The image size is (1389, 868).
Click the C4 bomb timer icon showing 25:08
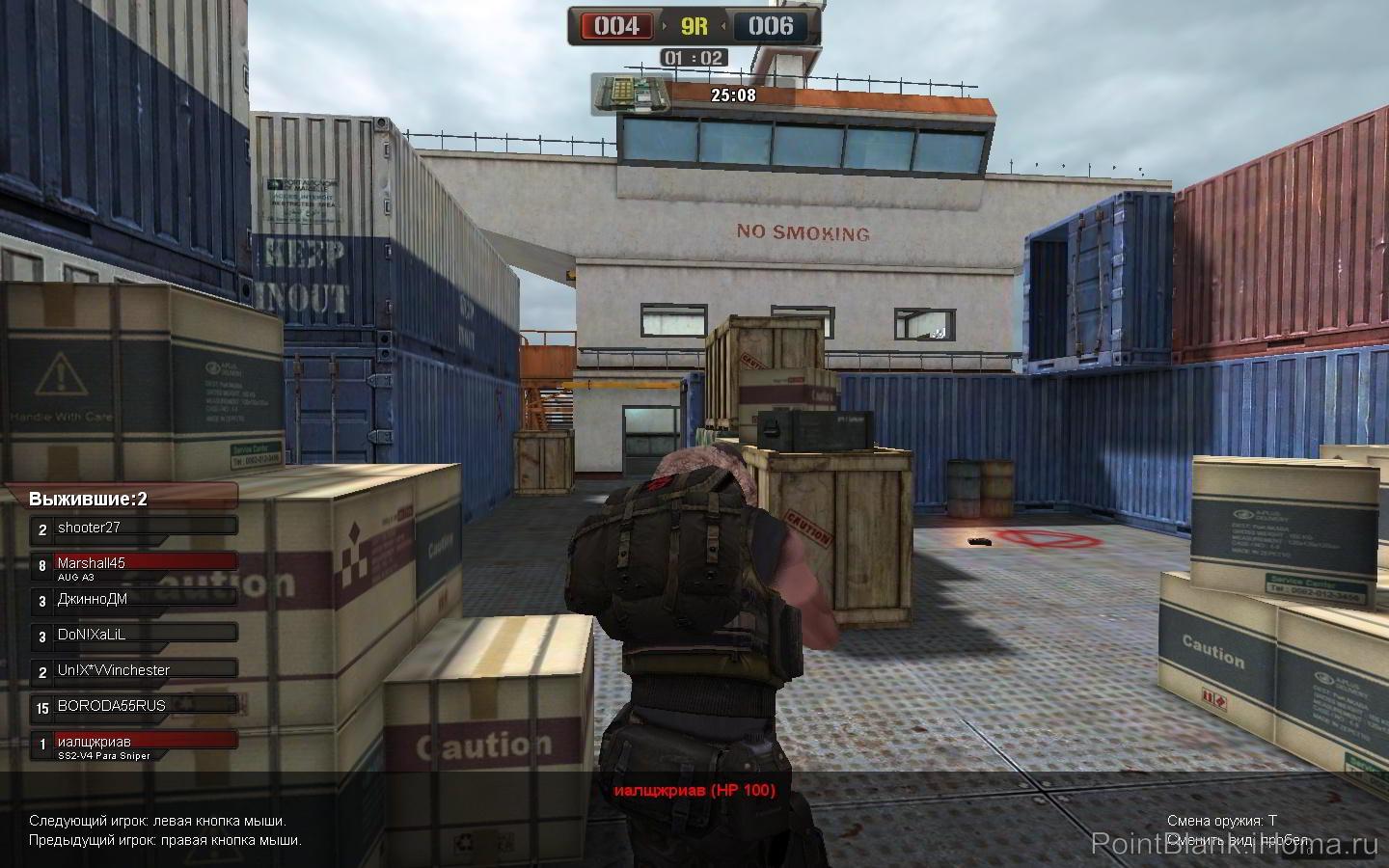pyautogui.click(x=632, y=92)
